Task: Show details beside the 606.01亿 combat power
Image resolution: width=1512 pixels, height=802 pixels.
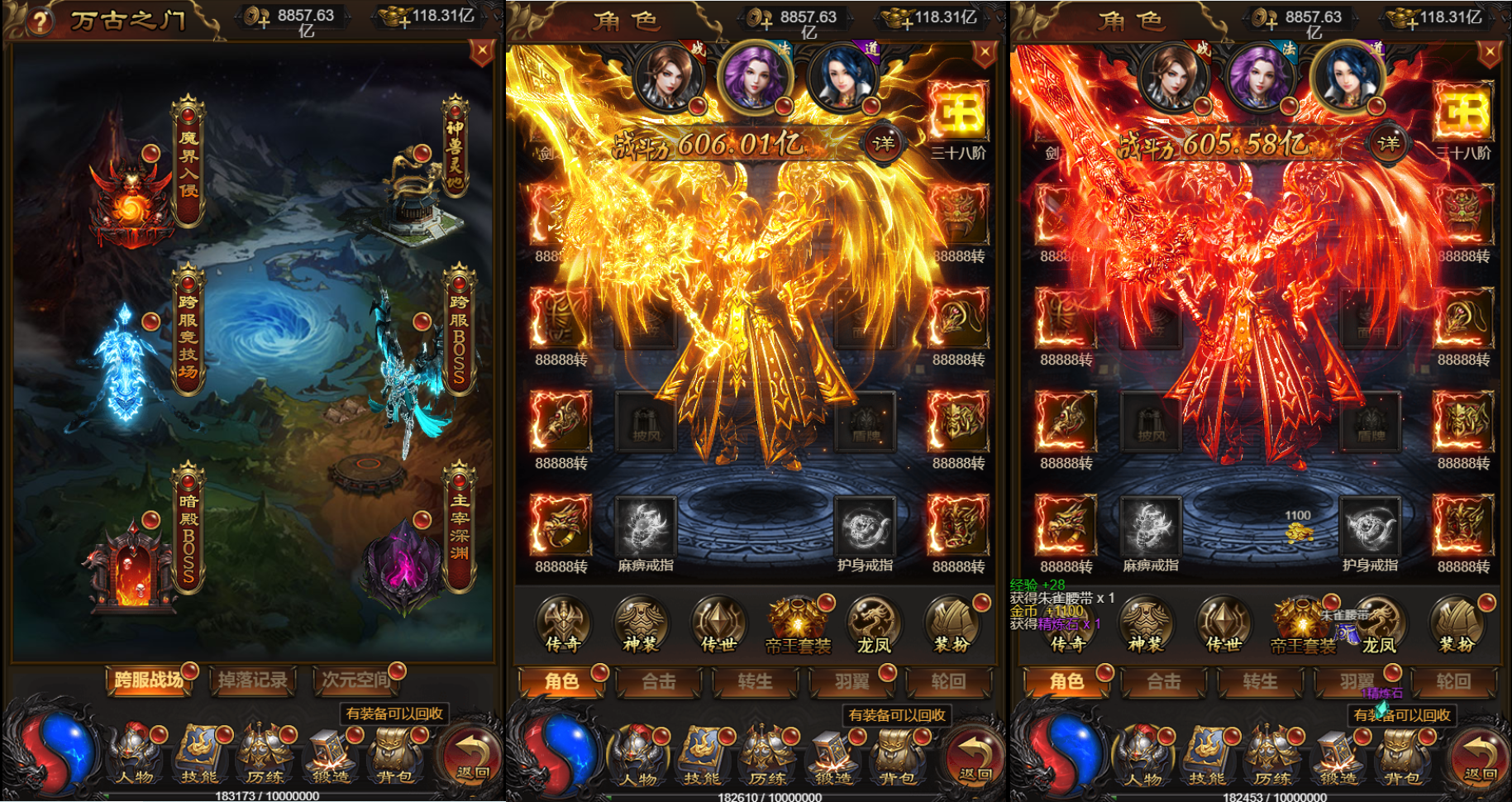Action: pos(883,144)
